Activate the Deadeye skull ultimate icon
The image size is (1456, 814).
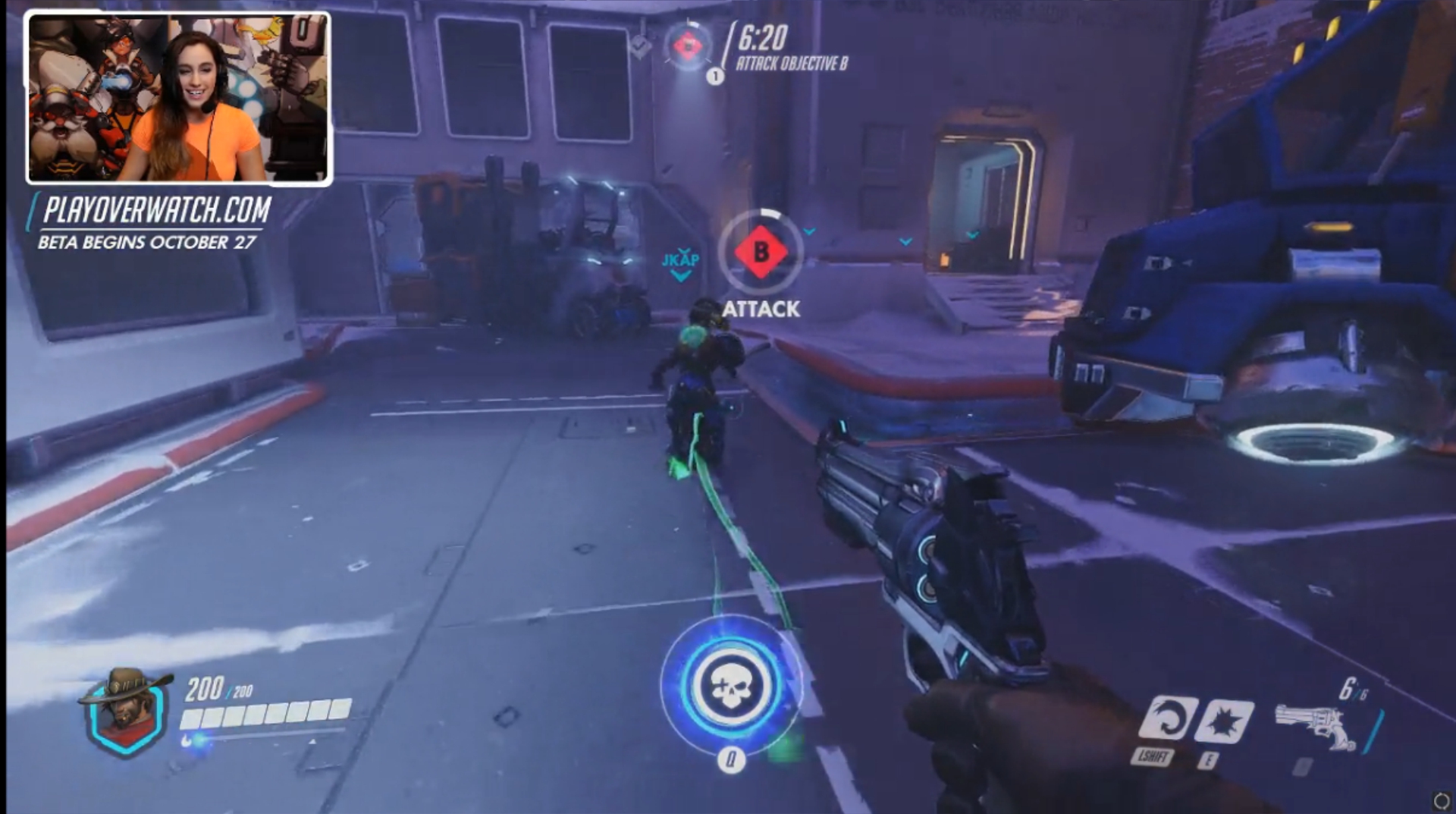[730, 686]
